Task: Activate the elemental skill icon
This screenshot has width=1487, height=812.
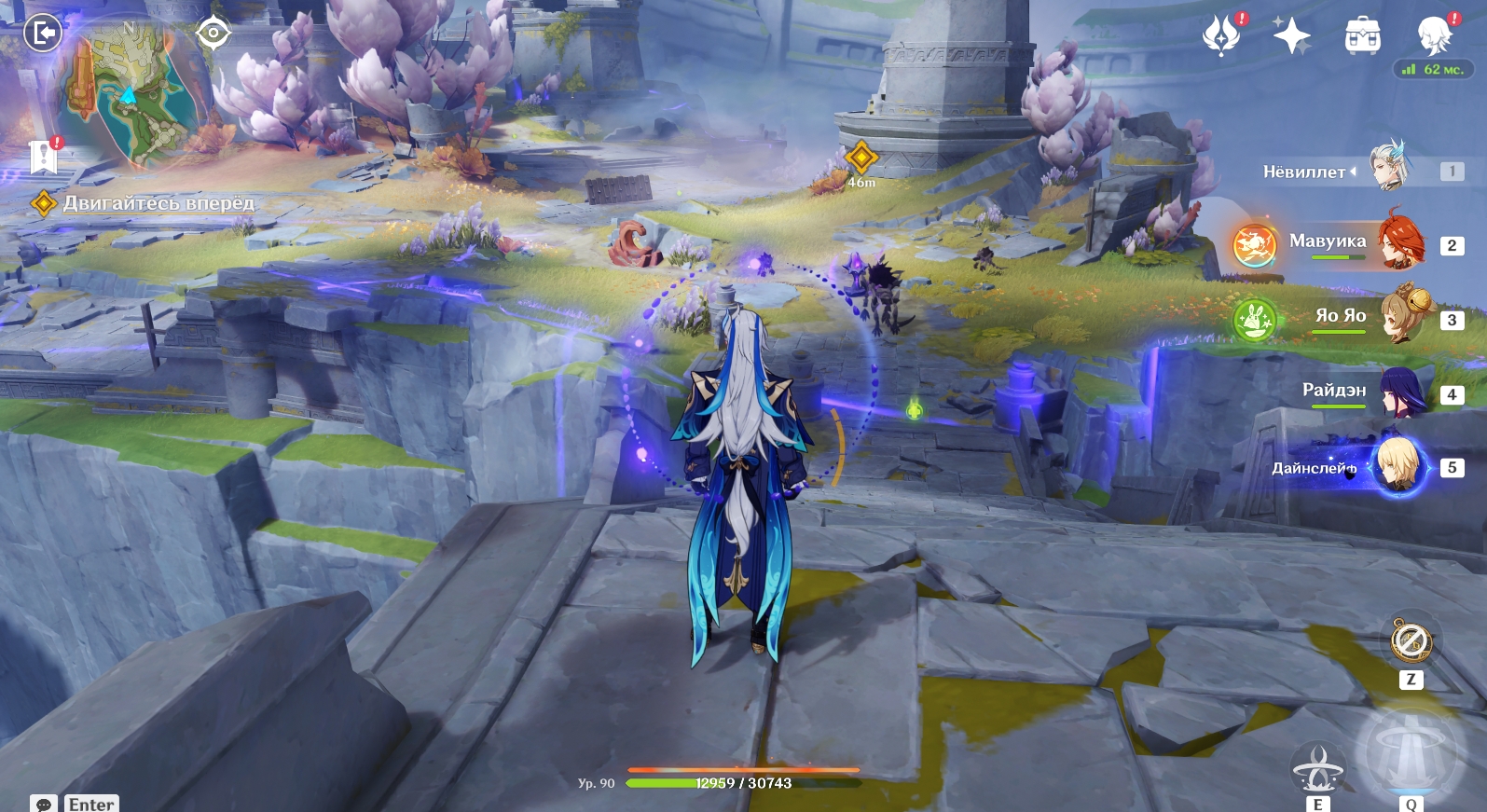Action: (x=1317, y=768)
